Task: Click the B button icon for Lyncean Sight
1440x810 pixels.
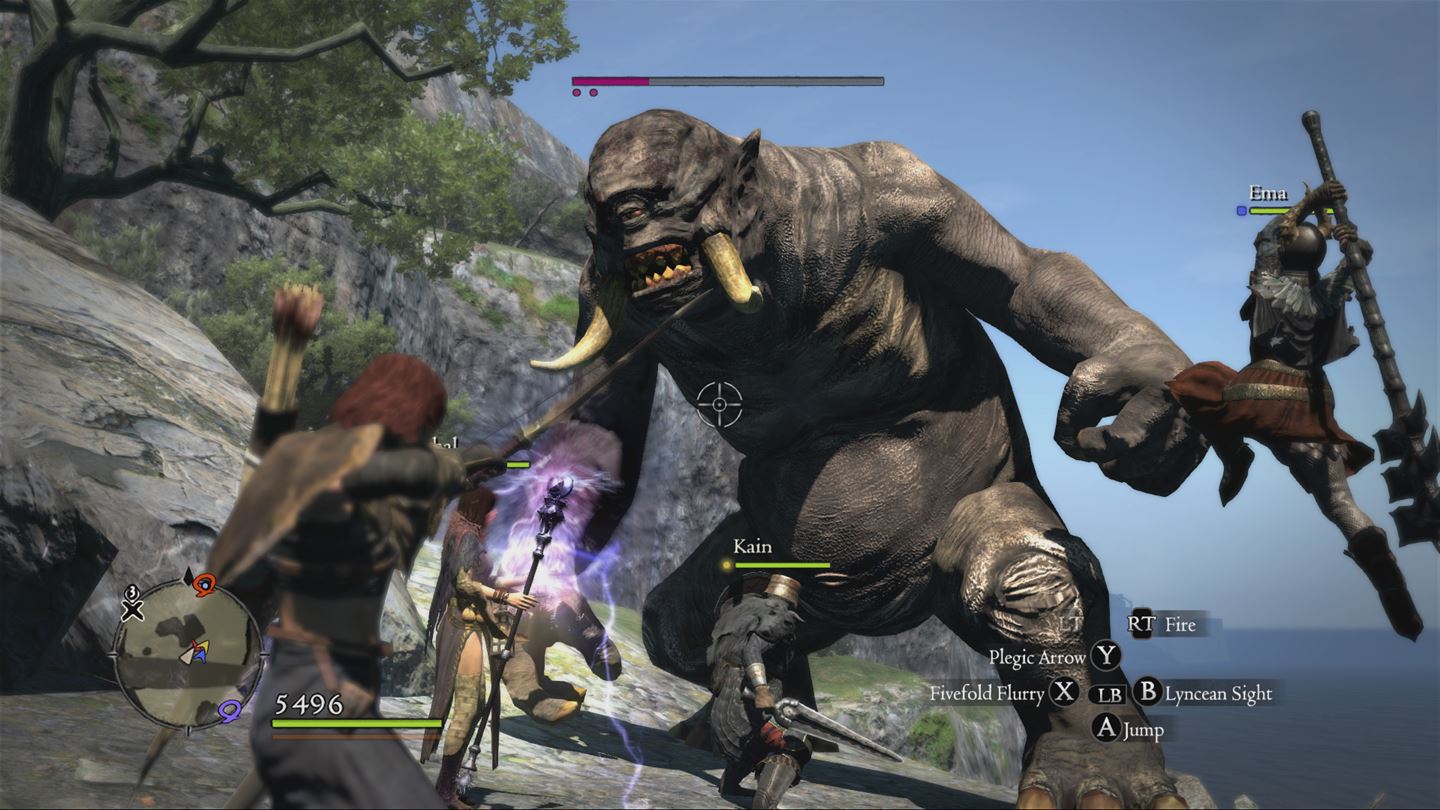Action: pos(1148,692)
